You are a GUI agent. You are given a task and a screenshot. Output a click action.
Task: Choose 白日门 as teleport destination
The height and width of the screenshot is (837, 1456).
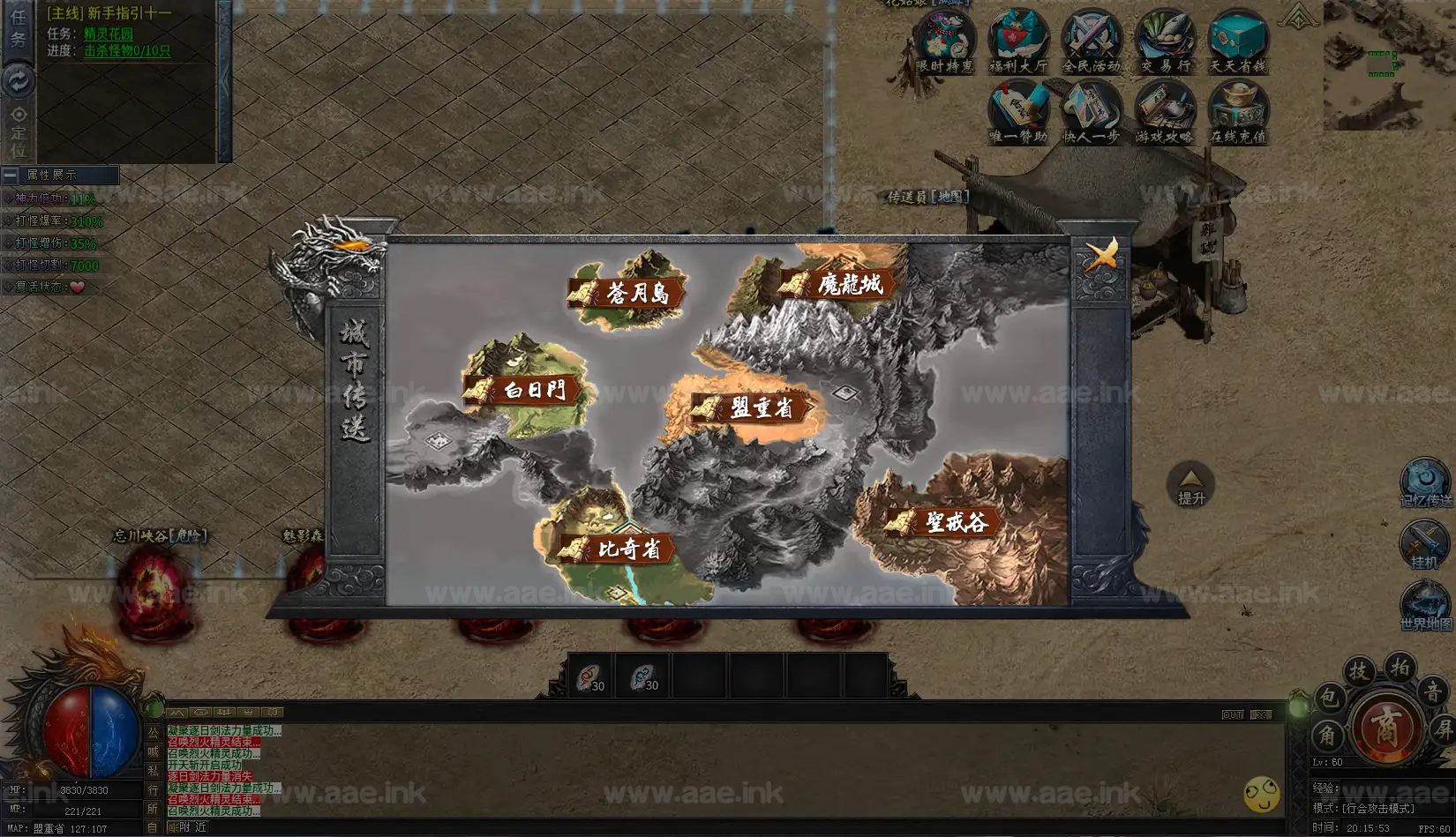point(524,389)
